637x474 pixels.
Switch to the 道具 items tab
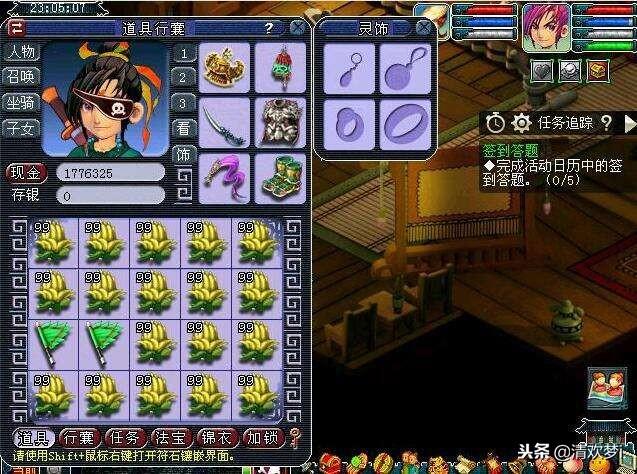coord(33,438)
